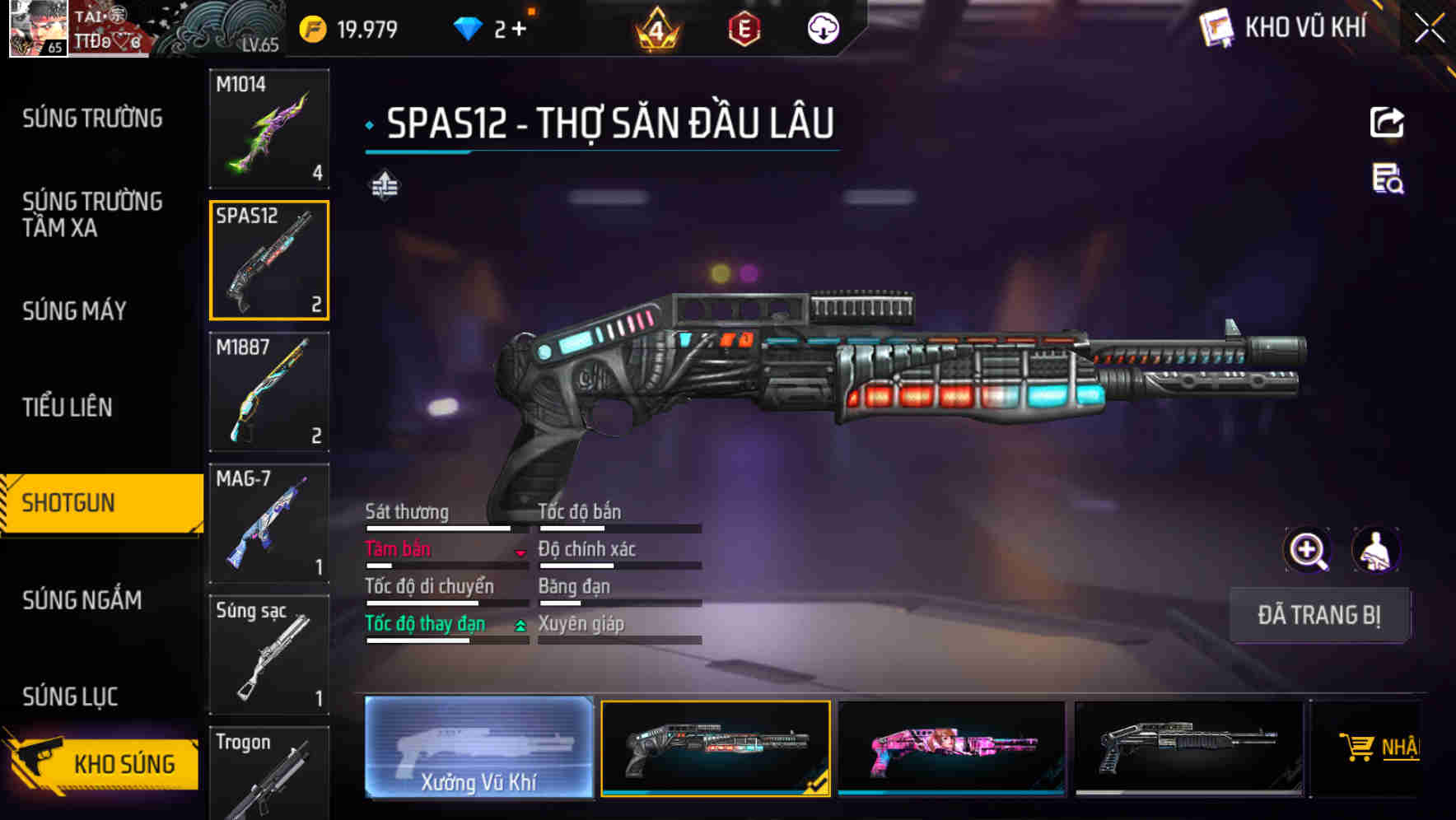The height and width of the screenshot is (820, 1456).
Task: Select the MAG-7 weapon tile
Action: coord(269,524)
